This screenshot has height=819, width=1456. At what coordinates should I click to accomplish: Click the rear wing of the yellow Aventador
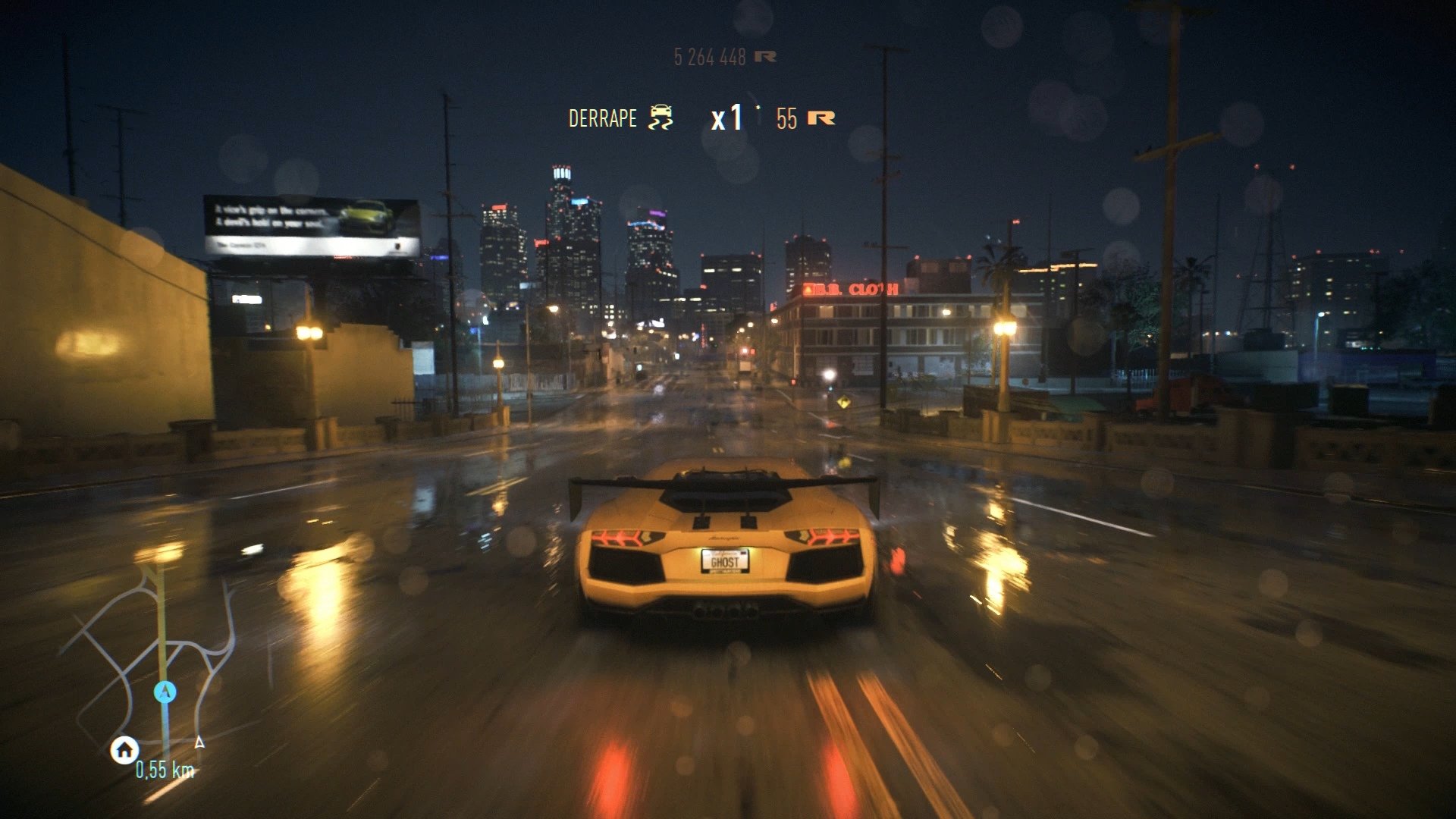(726, 480)
